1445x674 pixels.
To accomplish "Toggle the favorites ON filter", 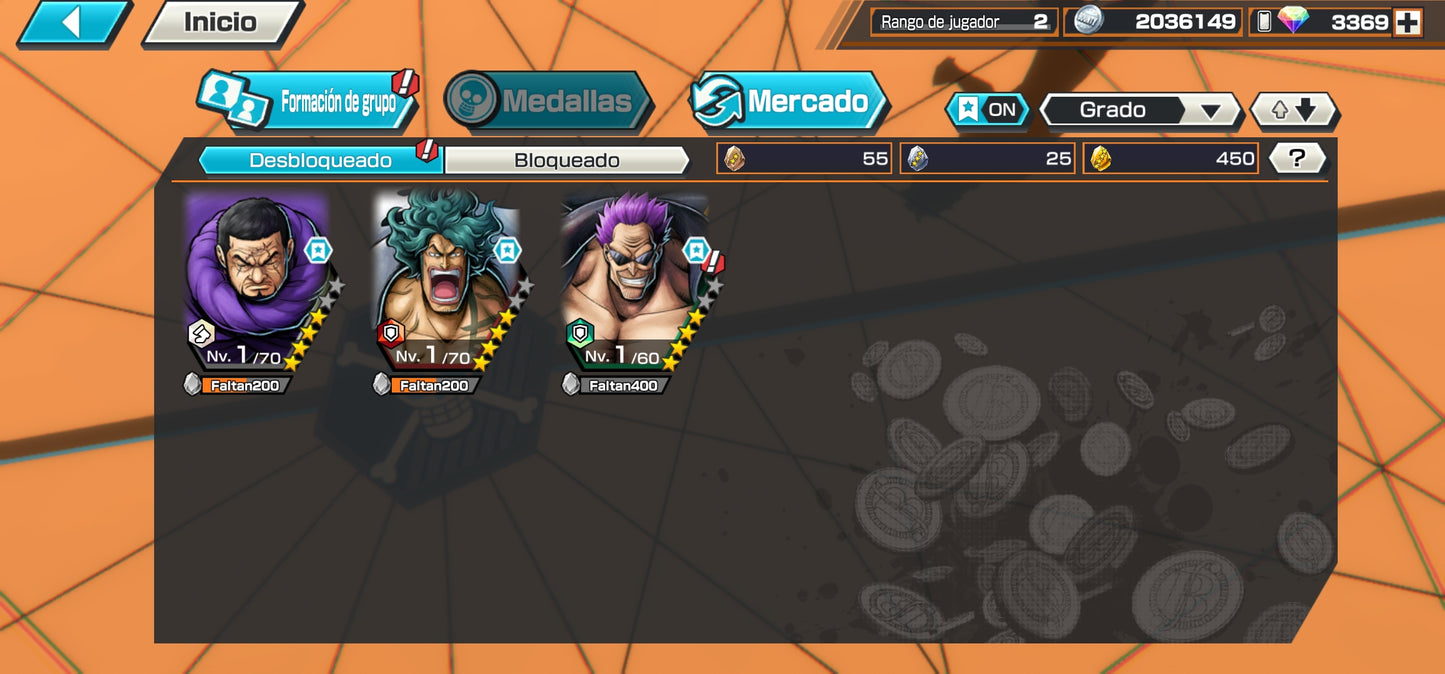I will pyautogui.click(x=987, y=110).
